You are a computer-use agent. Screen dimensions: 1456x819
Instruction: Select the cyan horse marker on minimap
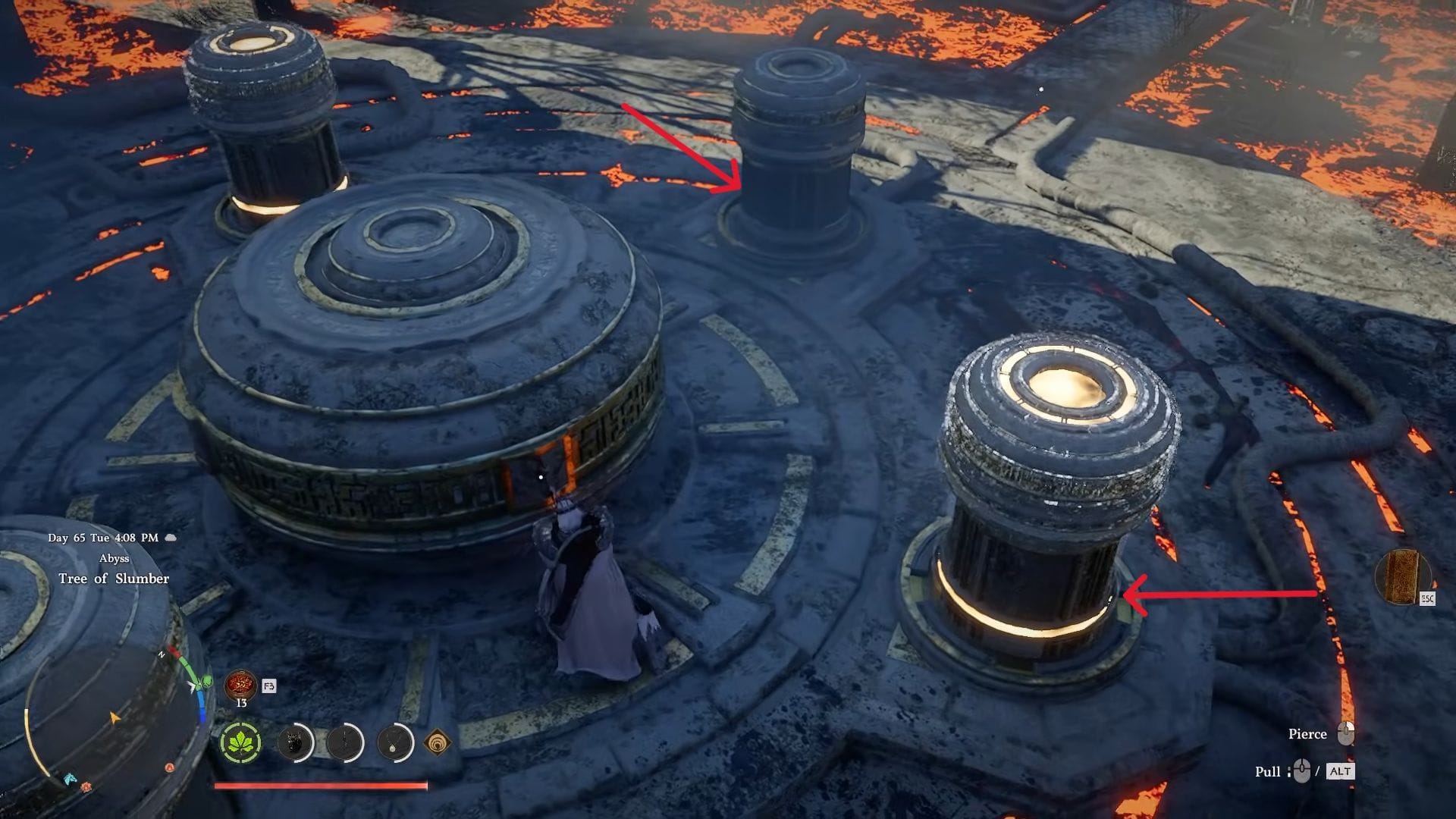click(x=70, y=779)
